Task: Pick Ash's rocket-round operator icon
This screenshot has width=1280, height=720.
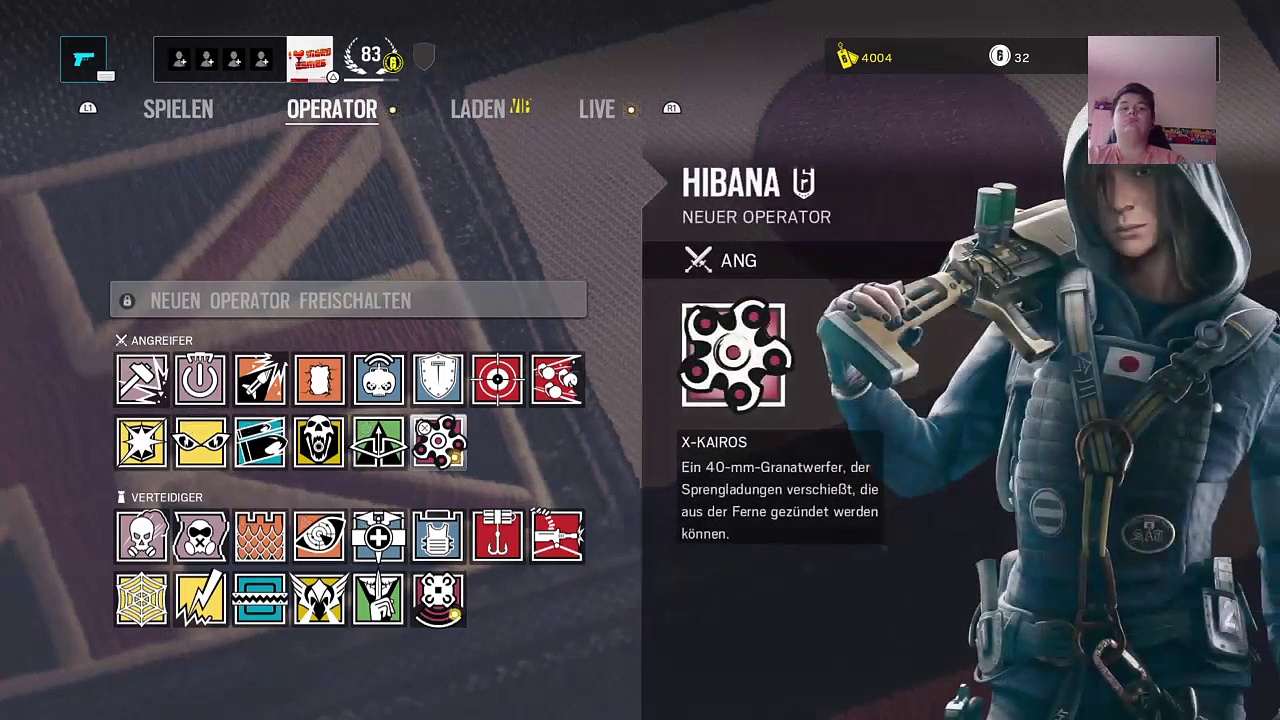Action: 260,380
